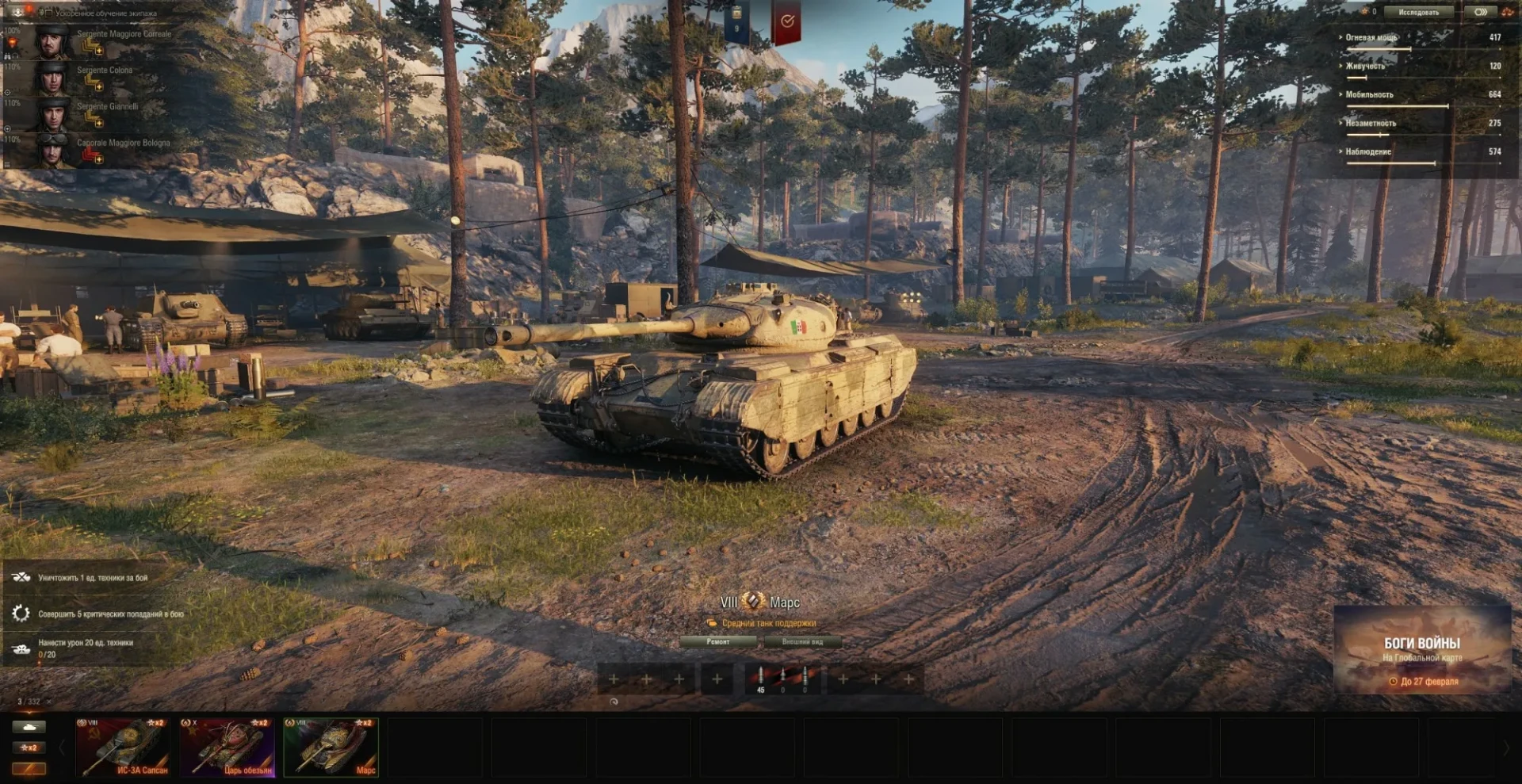This screenshot has width=1522, height=784.
Task: Choose the Царь обезьян tank in carousel
Action: pyautogui.click(x=228, y=747)
